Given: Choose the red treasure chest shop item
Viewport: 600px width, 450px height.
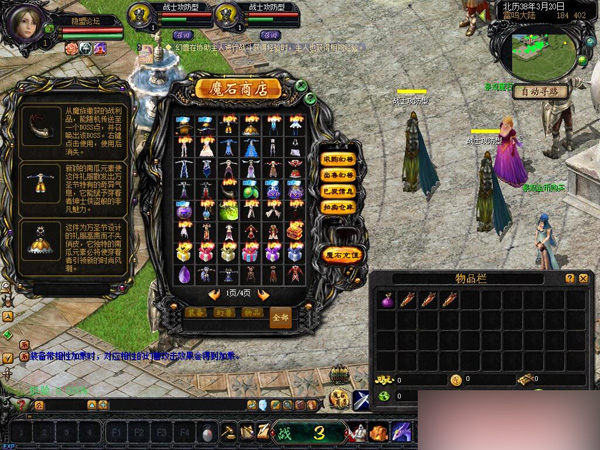Looking at the screenshot, I should tap(296, 231).
